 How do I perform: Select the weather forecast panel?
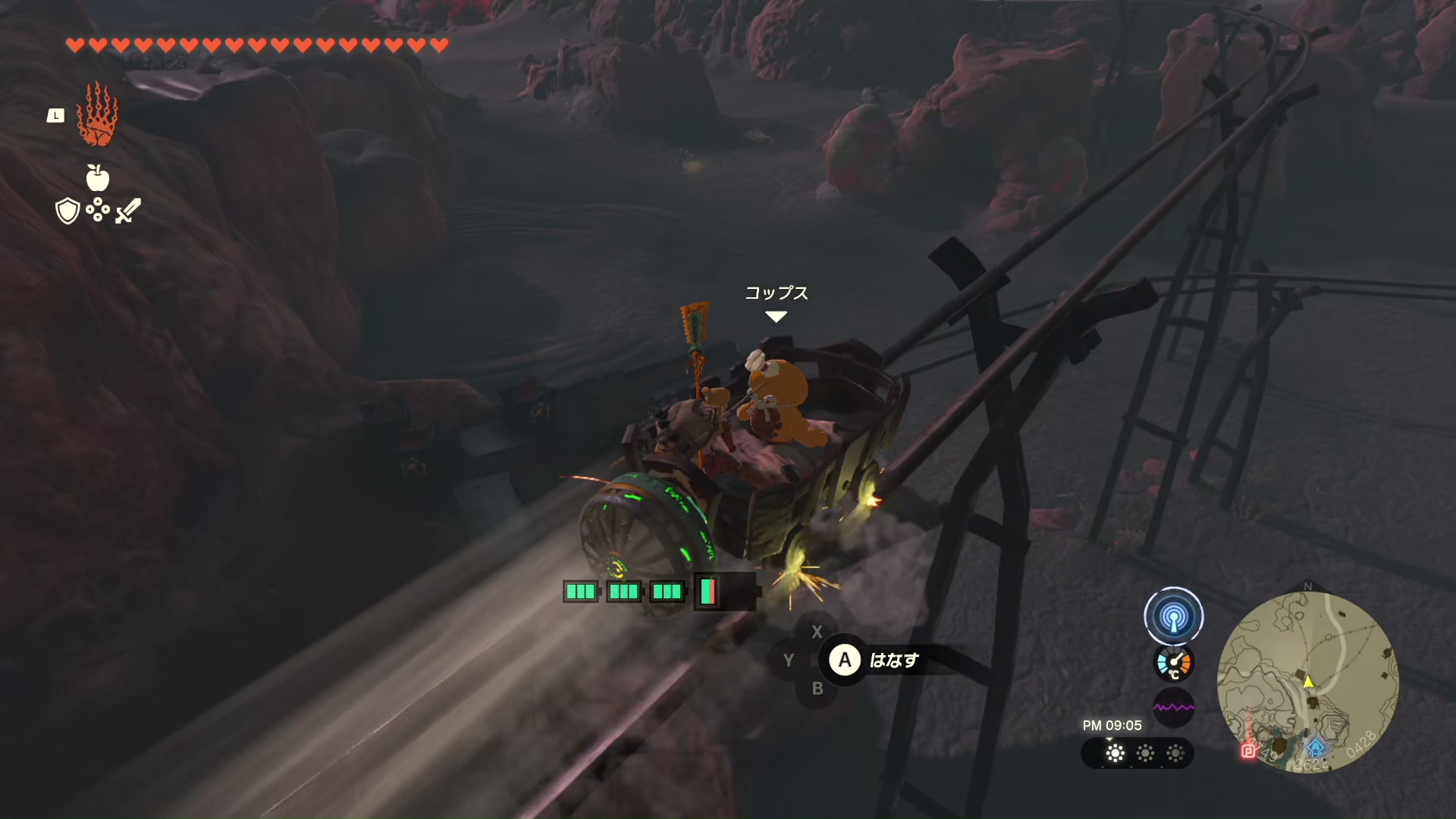click(1137, 753)
